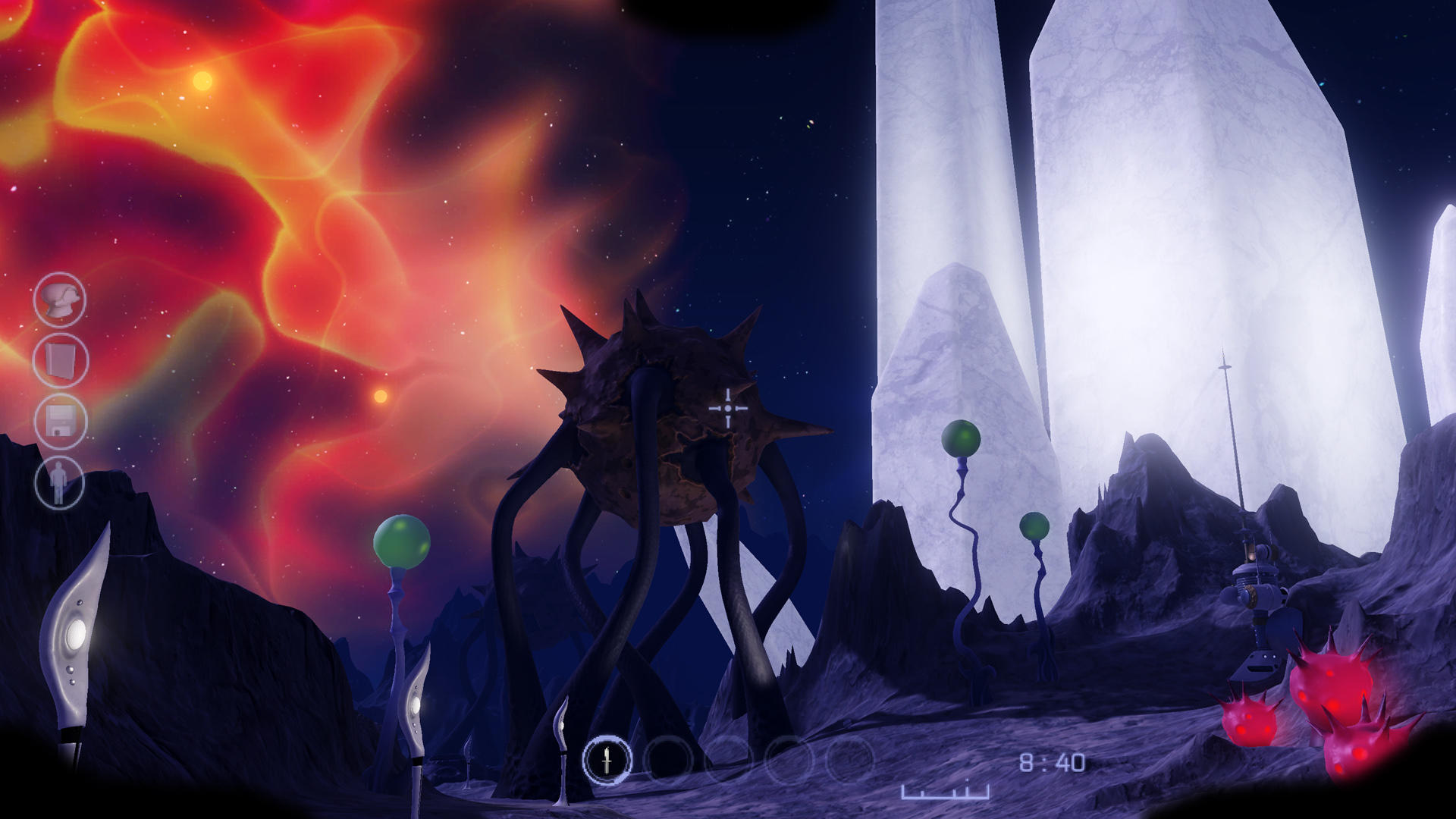
Task: Click the third empty hotbar slot
Action: [x=726, y=758]
